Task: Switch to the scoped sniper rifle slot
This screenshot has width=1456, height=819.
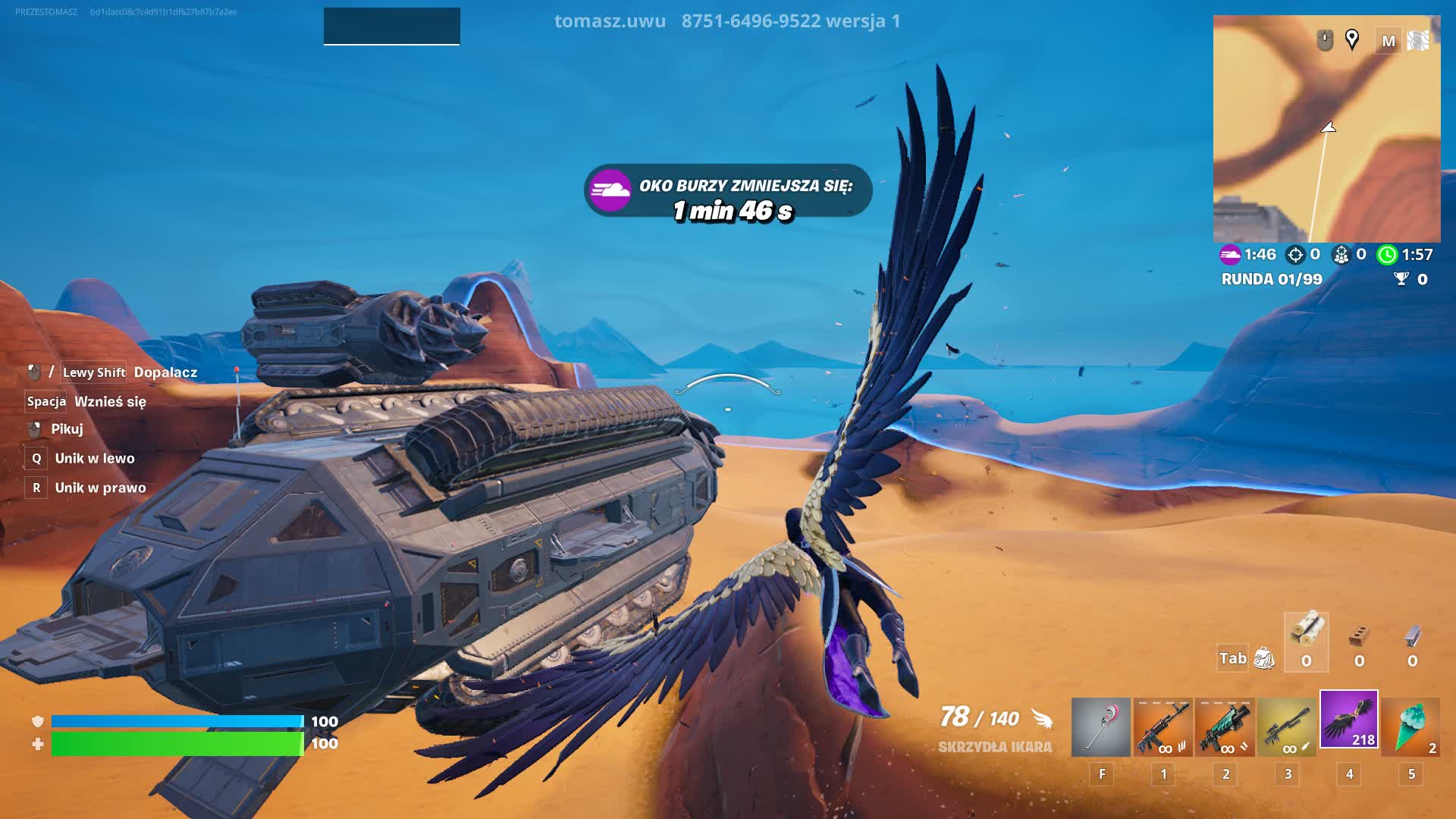Action: tap(1287, 727)
